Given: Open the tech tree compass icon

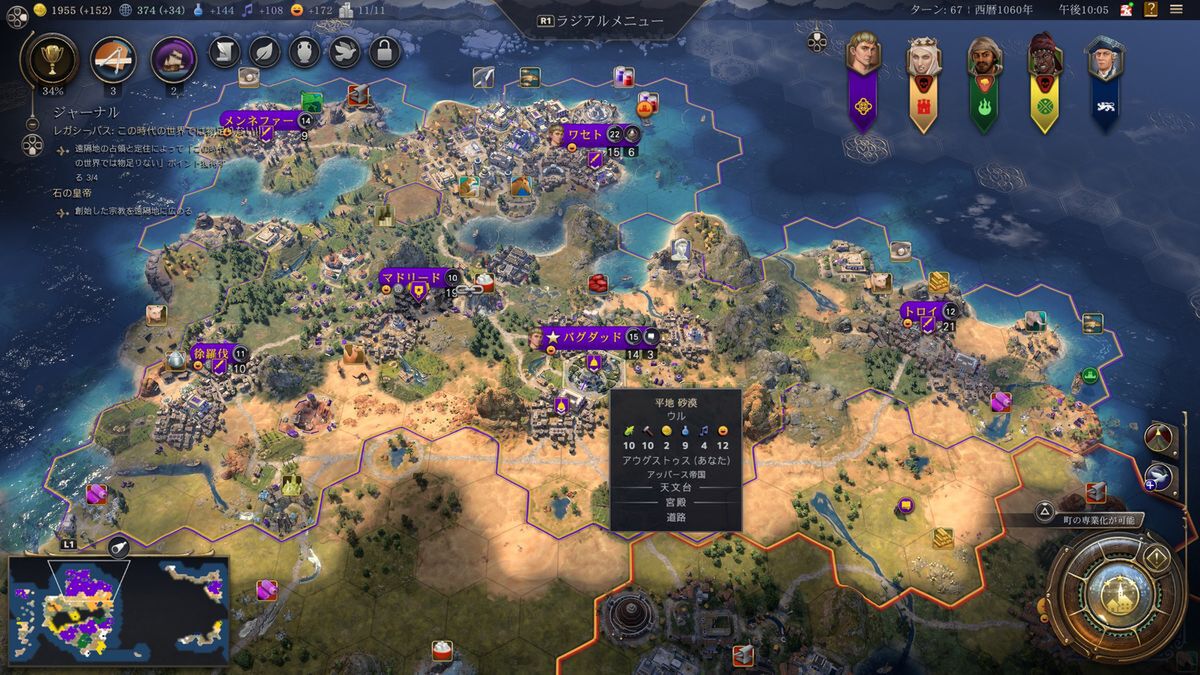Looking at the screenshot, I should (x=114, y=59).
